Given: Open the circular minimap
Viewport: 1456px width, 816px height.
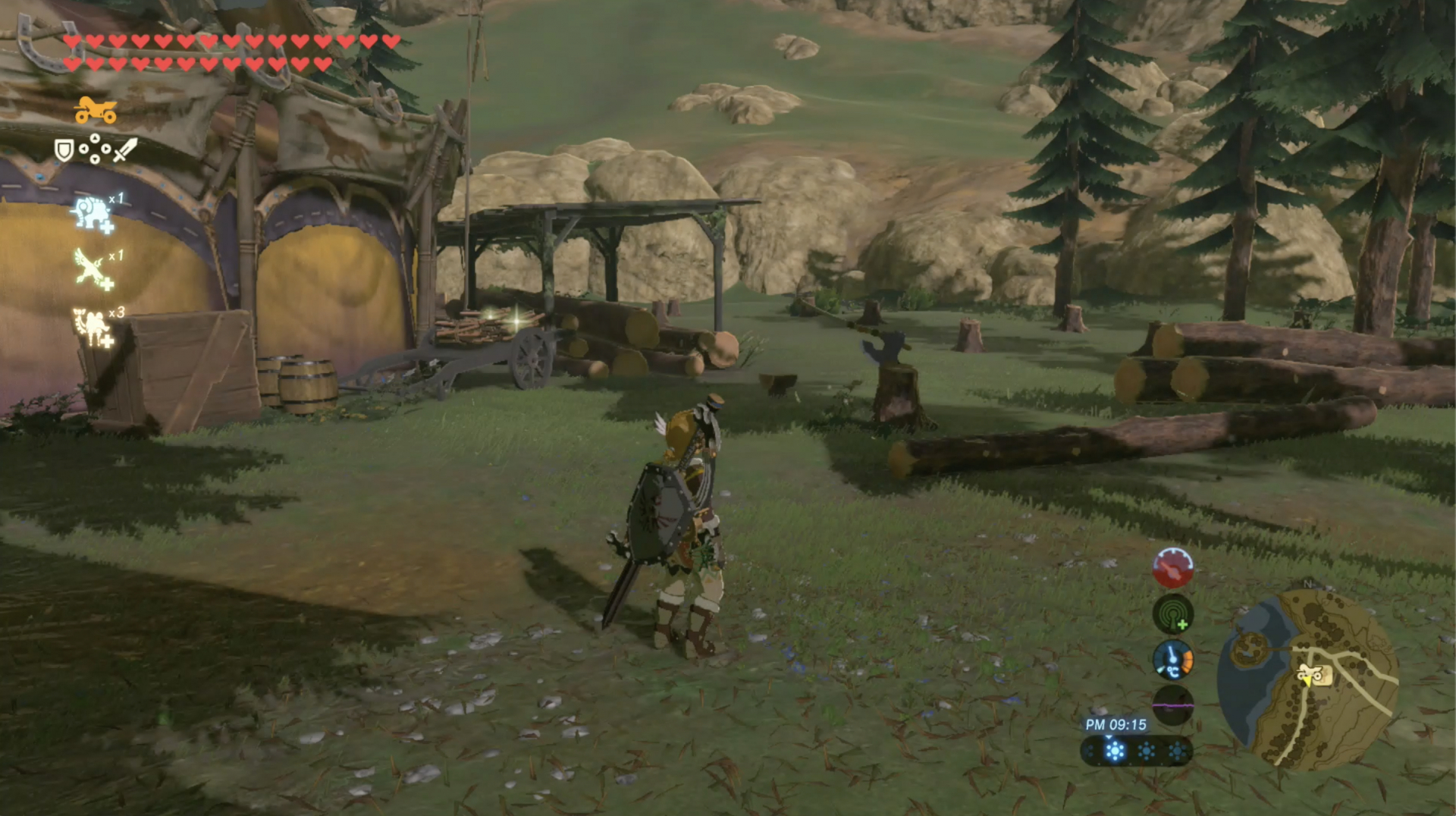Looking at the screenshot, I should point(1307,679).
